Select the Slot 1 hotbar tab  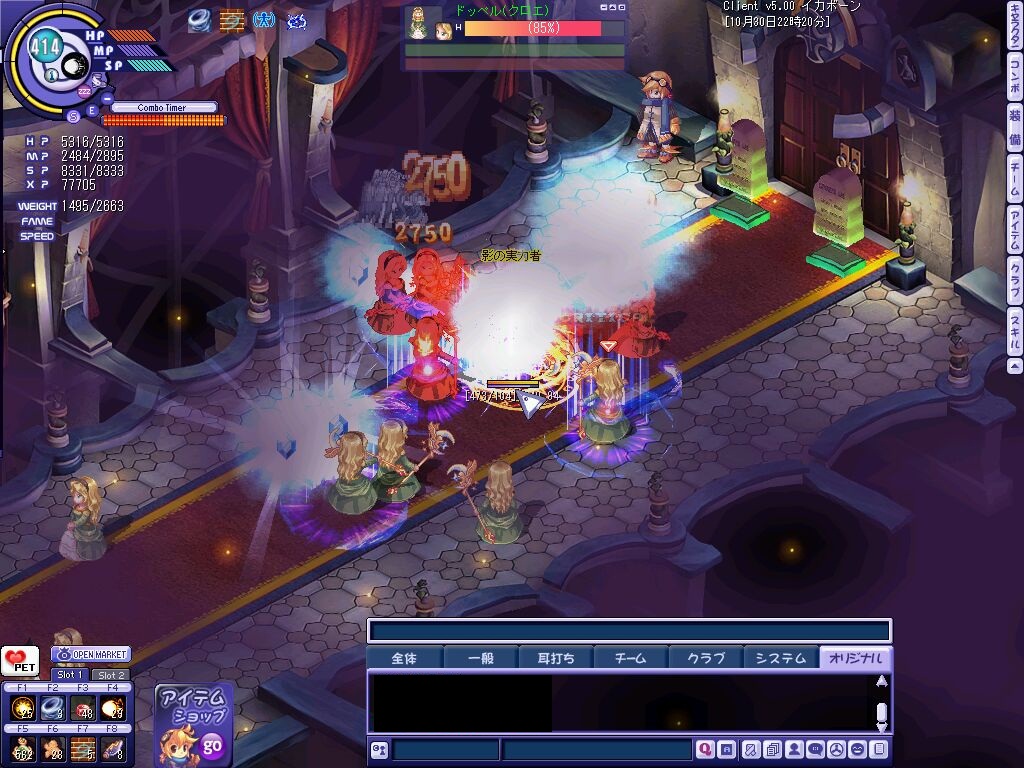tap(69, 675)
